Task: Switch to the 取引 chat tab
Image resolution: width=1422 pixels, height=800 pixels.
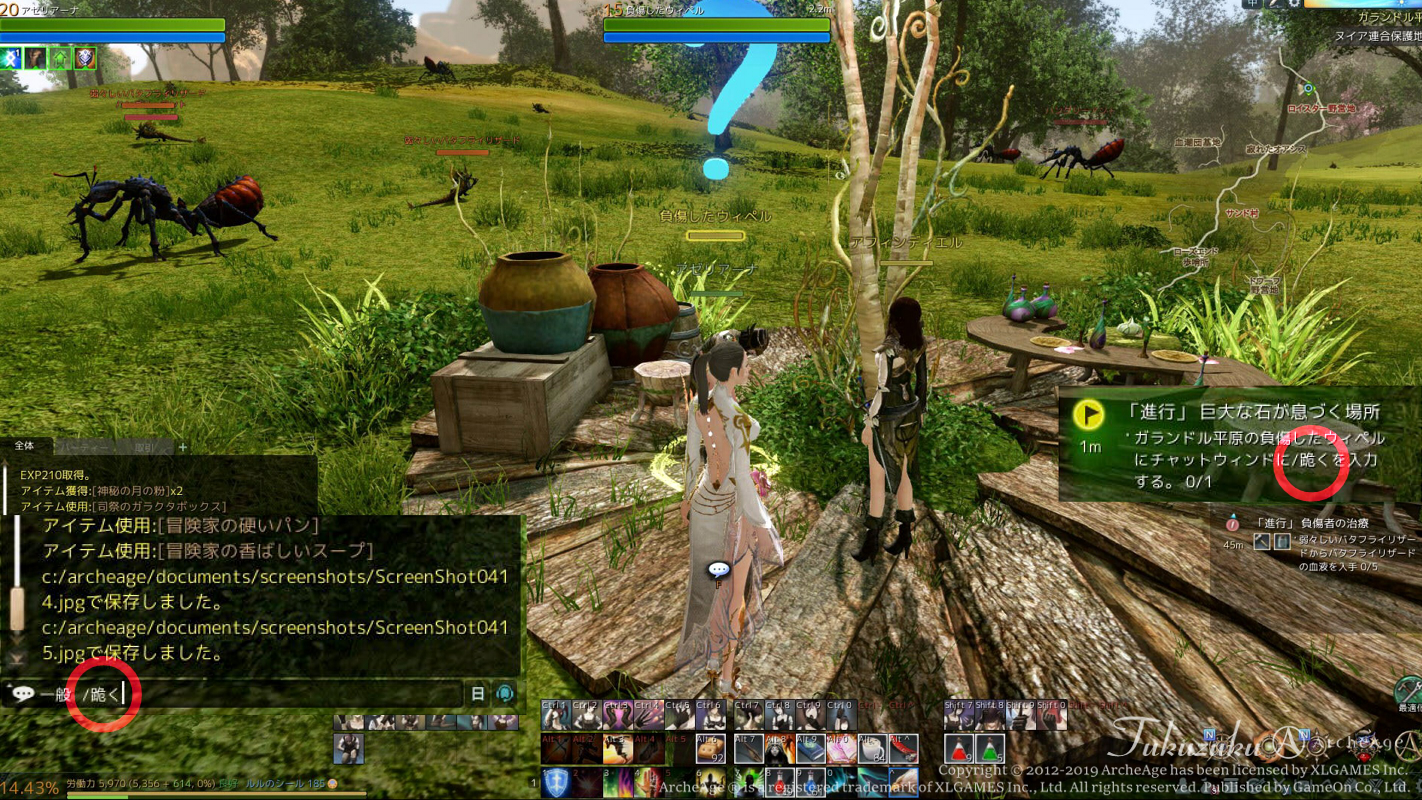Action: pos(144,446)
